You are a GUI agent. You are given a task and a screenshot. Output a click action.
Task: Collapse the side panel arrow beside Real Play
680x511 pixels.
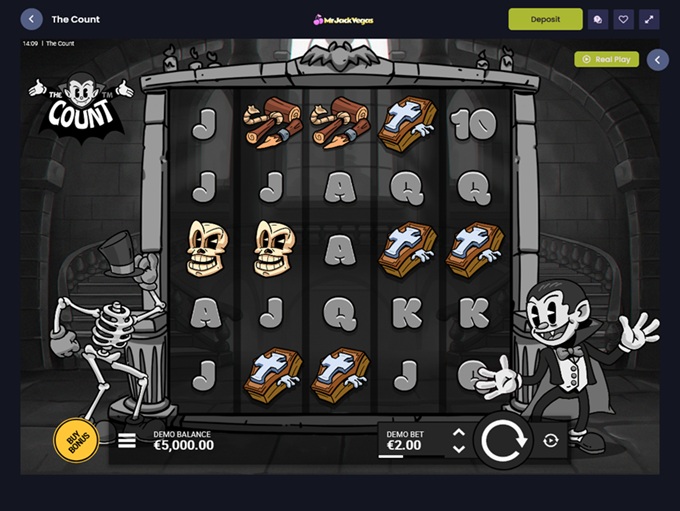[x=657, y=60]
